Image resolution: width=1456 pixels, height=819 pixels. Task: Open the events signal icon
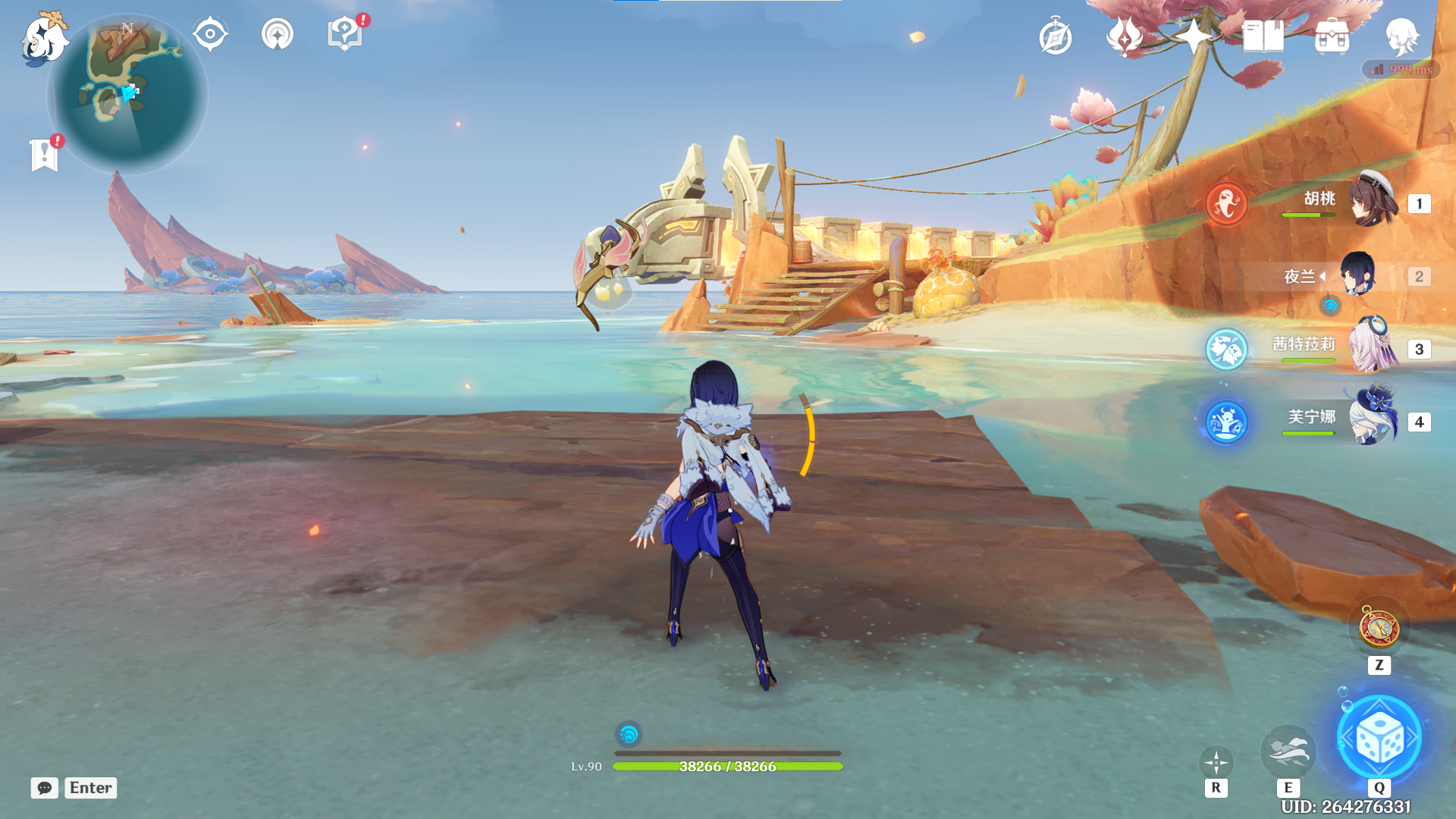coord(278,34)
